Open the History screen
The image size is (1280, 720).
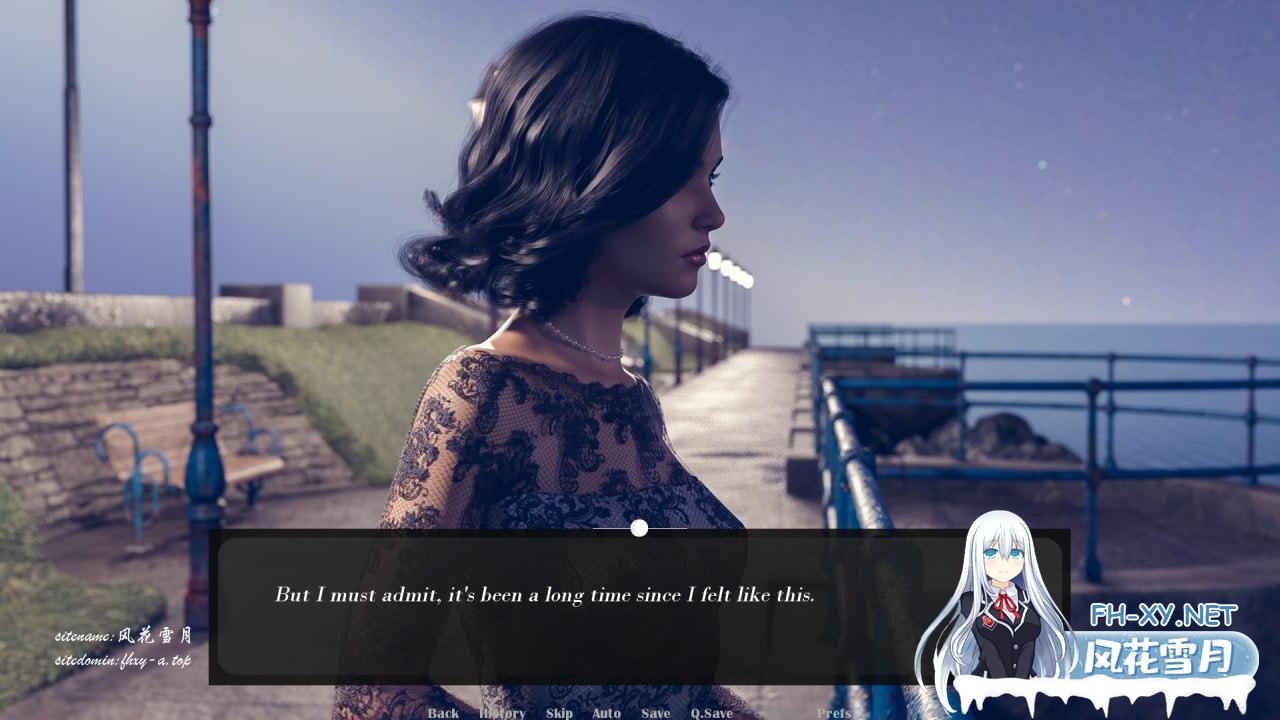click(x=504, y=713)
